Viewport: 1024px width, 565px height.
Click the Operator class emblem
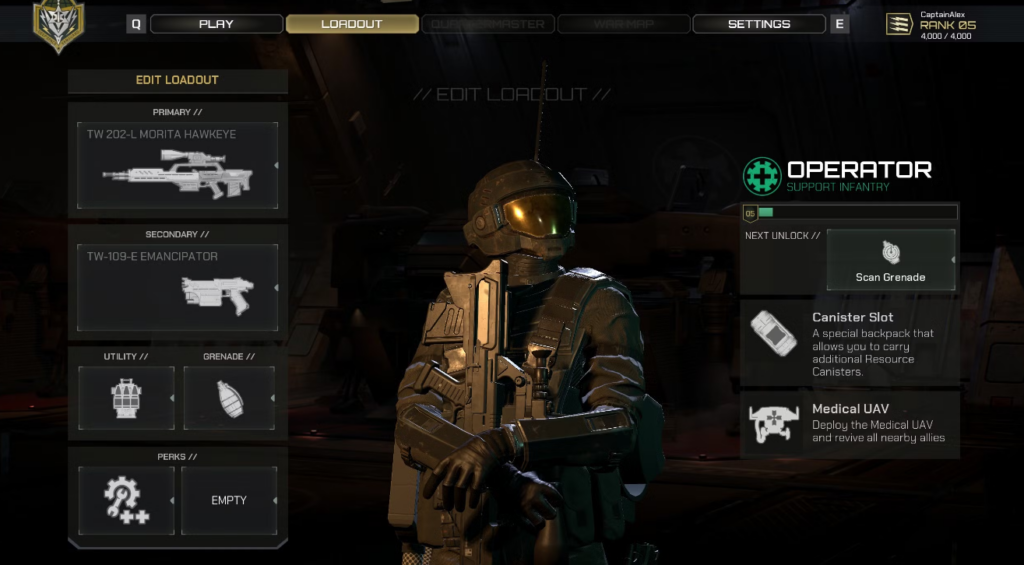762,176
